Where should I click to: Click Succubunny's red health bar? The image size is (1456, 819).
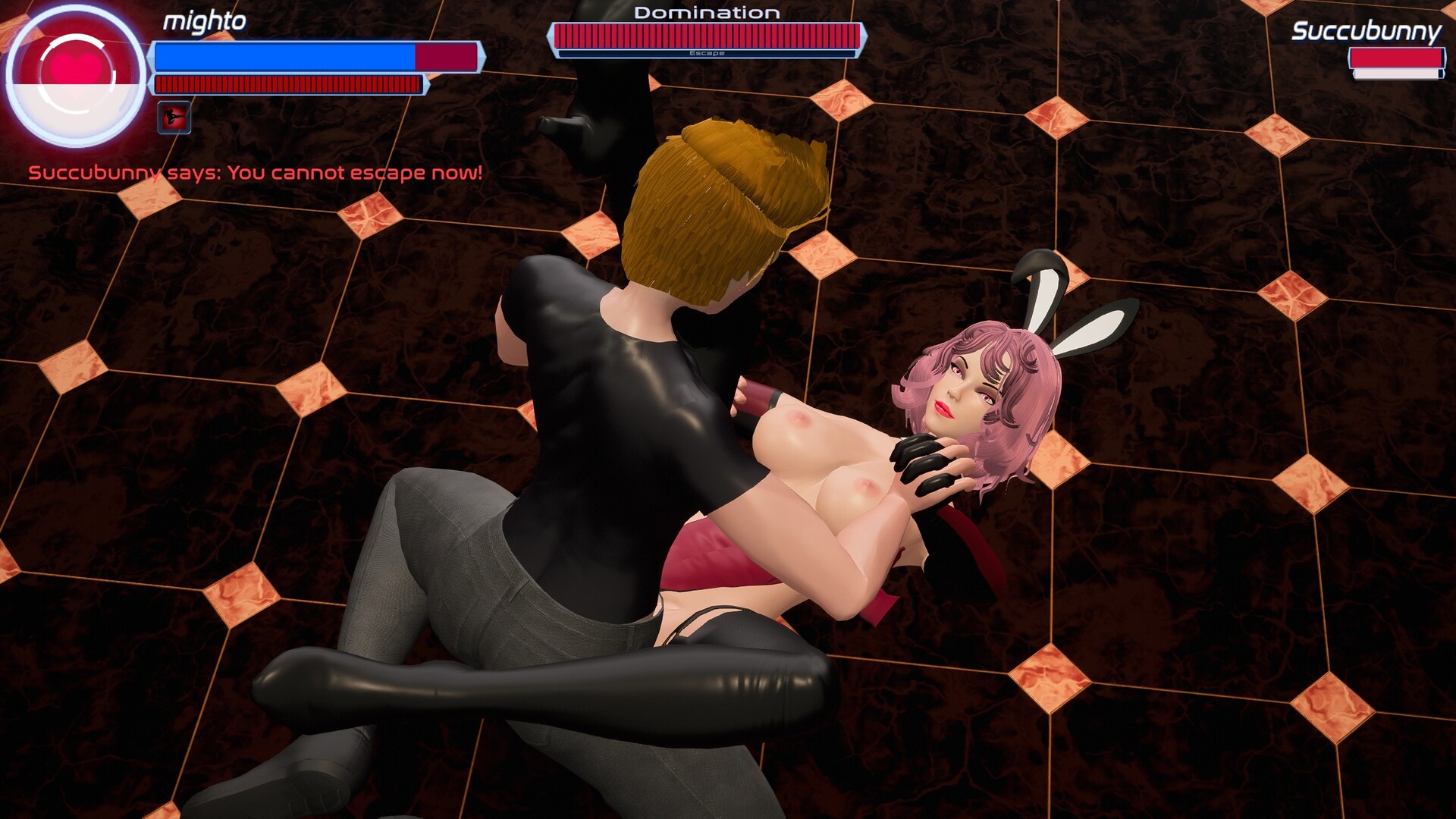tap(1395, 57)
